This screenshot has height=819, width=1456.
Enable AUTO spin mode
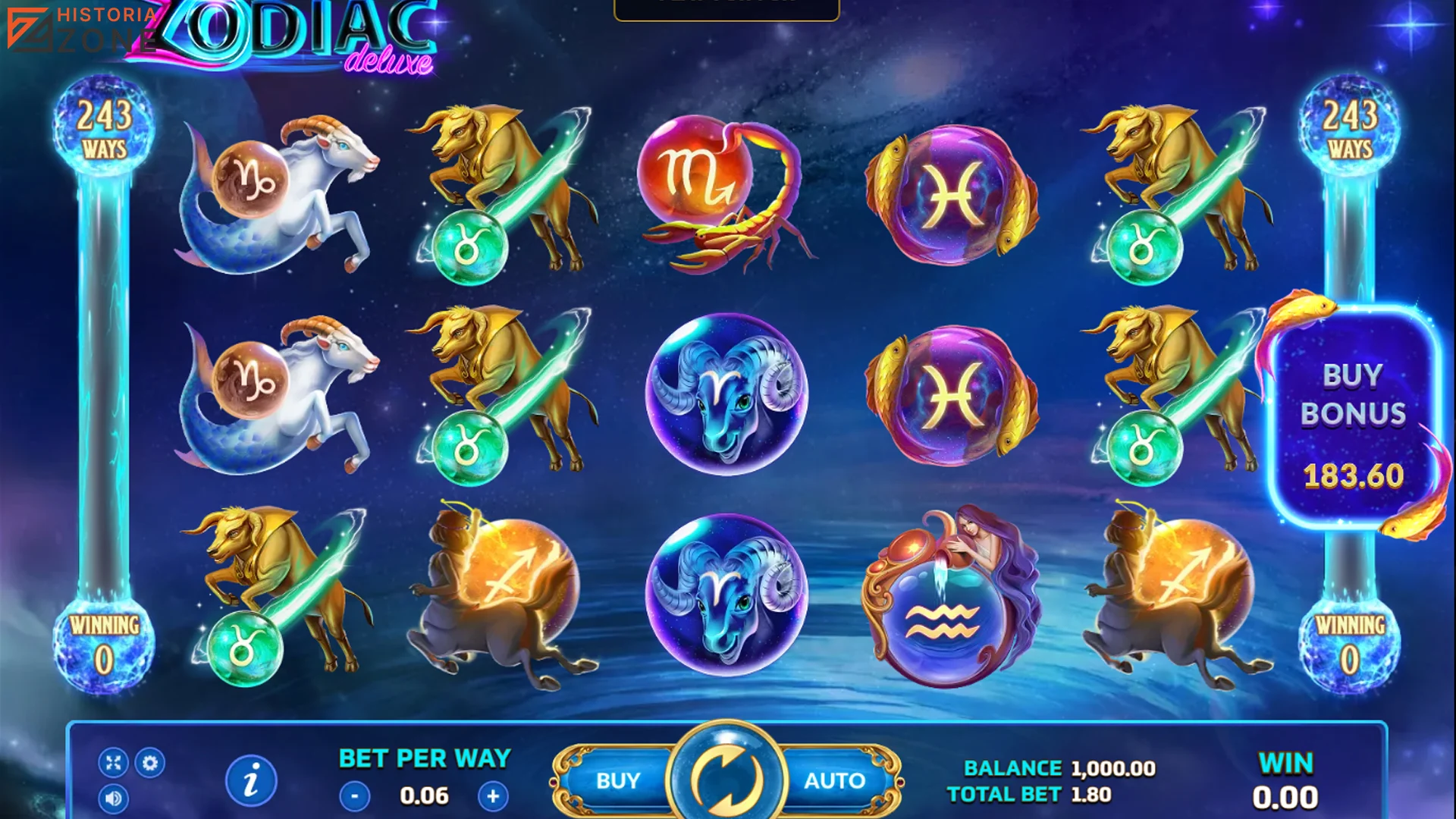tap(834, 779)
